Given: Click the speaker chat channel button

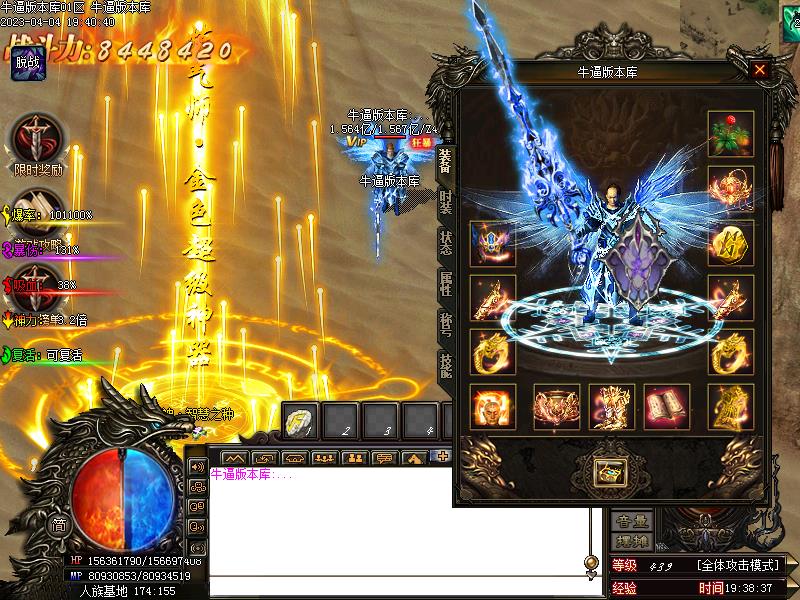Looking at the screenshot, I should pos(196,467).
